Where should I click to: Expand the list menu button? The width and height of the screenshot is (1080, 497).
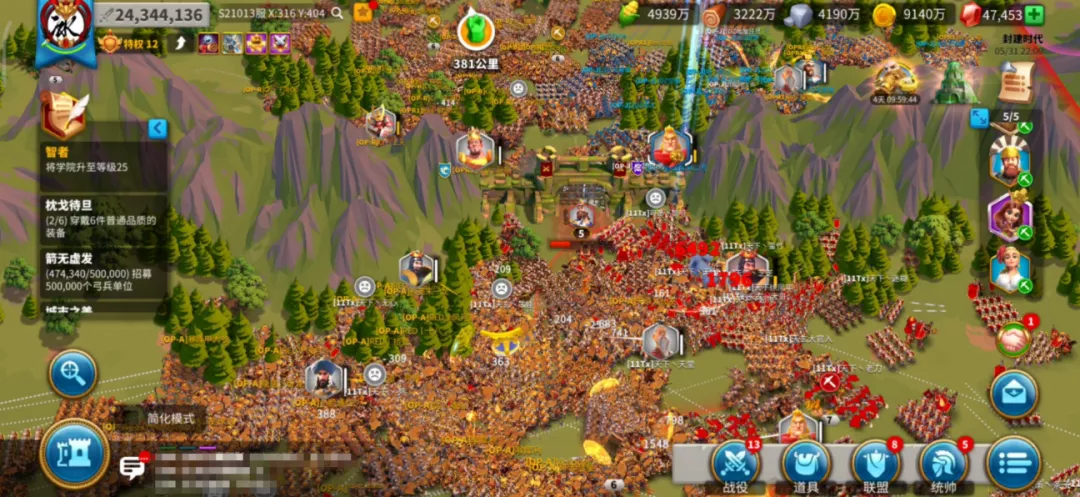pos(1013,465)
